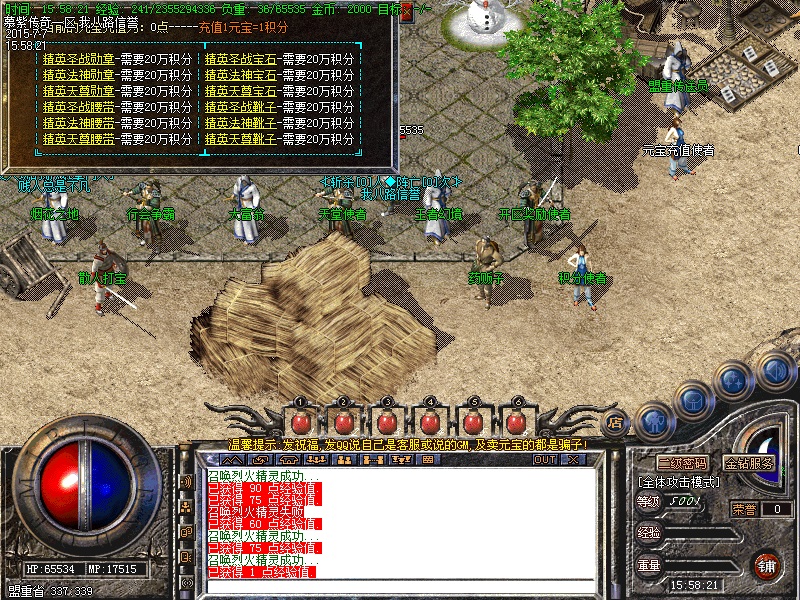The image size is (800, 600).
Task: Open the 二级密码 secondary password panel
Action: click(x=682, y=464)
